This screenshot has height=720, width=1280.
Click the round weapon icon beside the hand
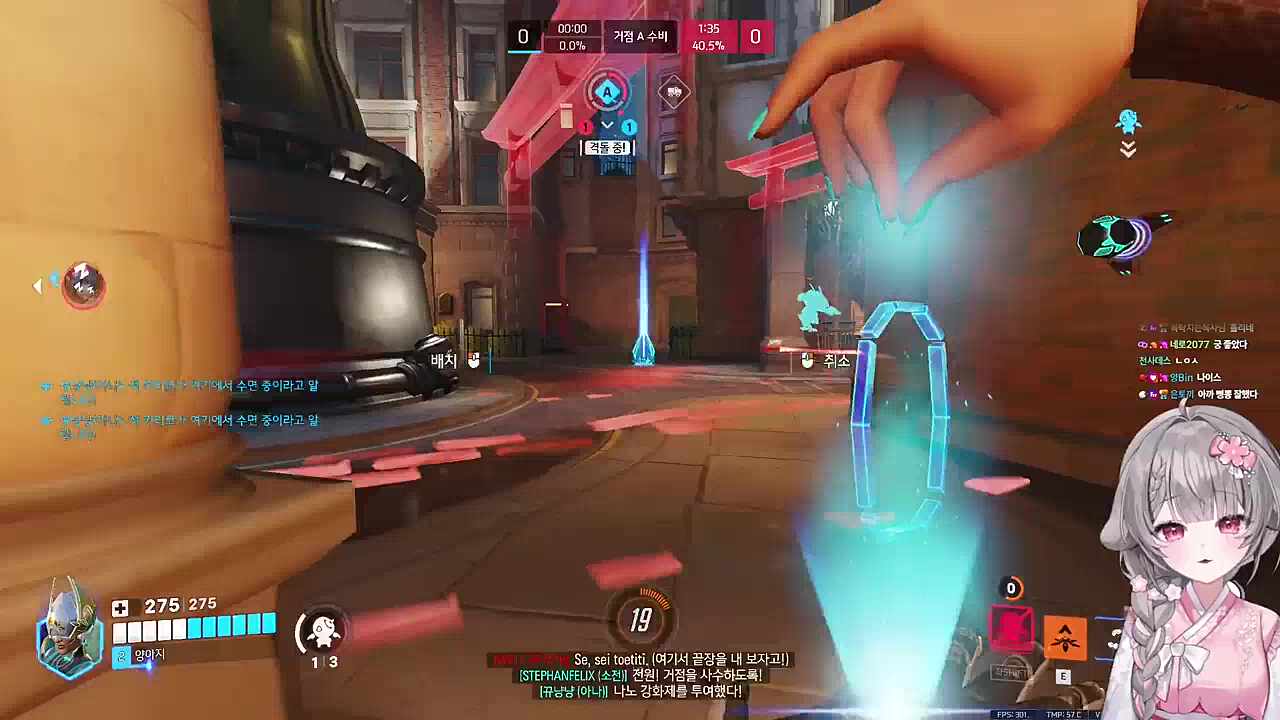coord(1121,239)
